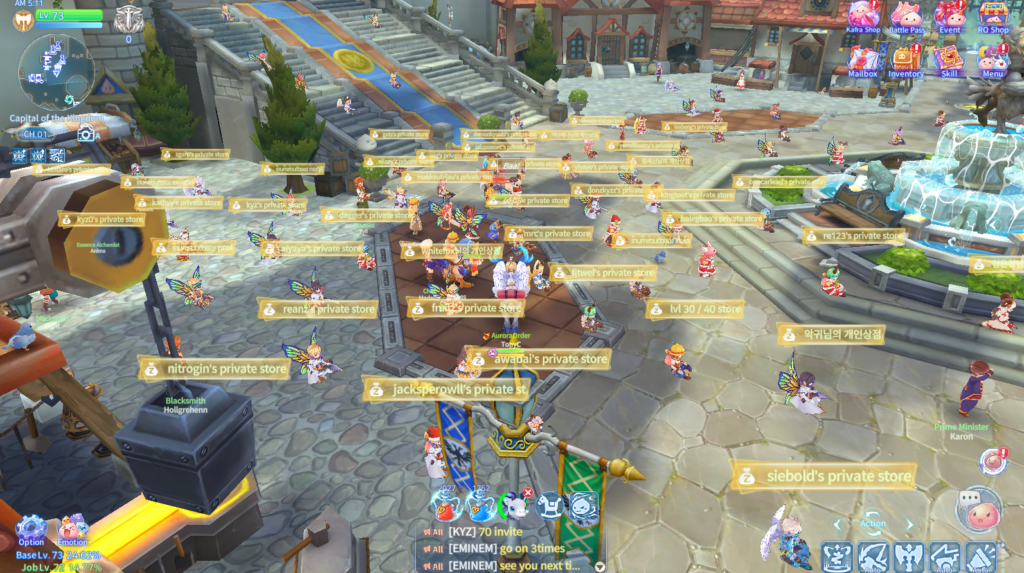1024x573 pixels.
Task: Switch action bar with right arrow
Action: pyautogui.click(x=908, y=523)
